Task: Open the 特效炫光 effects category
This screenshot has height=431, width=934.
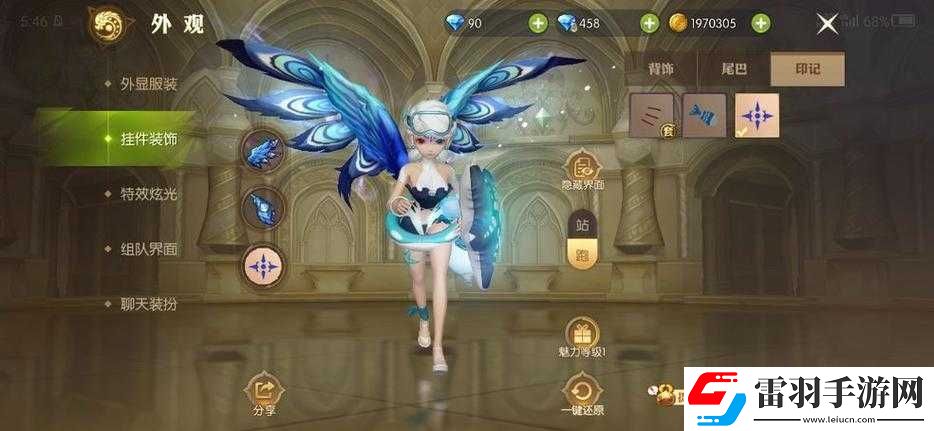Action: (x=148, y=194)
